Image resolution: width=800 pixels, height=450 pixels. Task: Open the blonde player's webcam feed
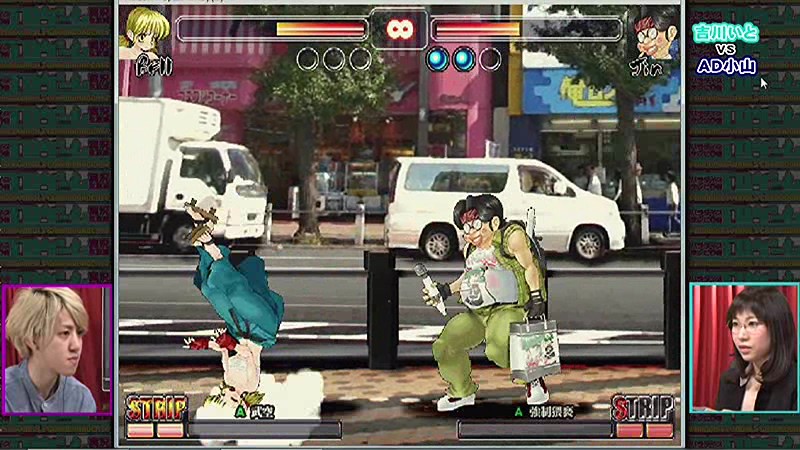point(56,350)
